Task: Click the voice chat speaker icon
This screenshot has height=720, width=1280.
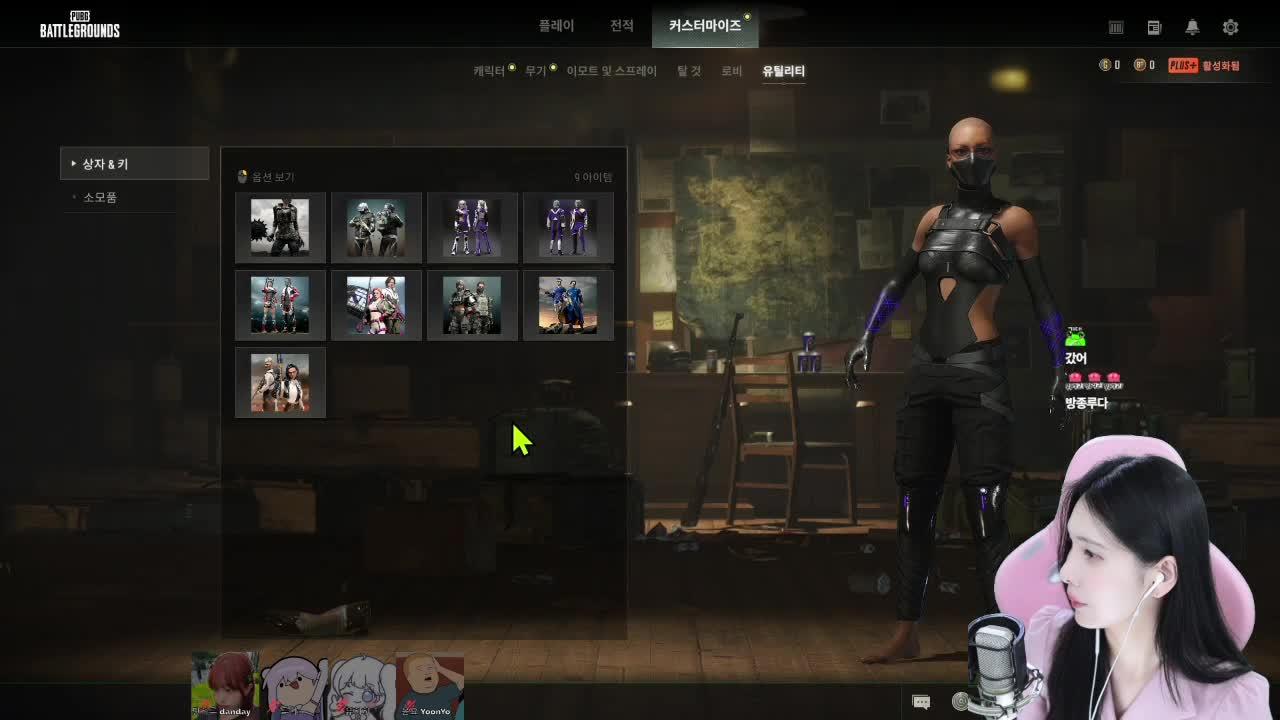Action: [x=958, y=701]
